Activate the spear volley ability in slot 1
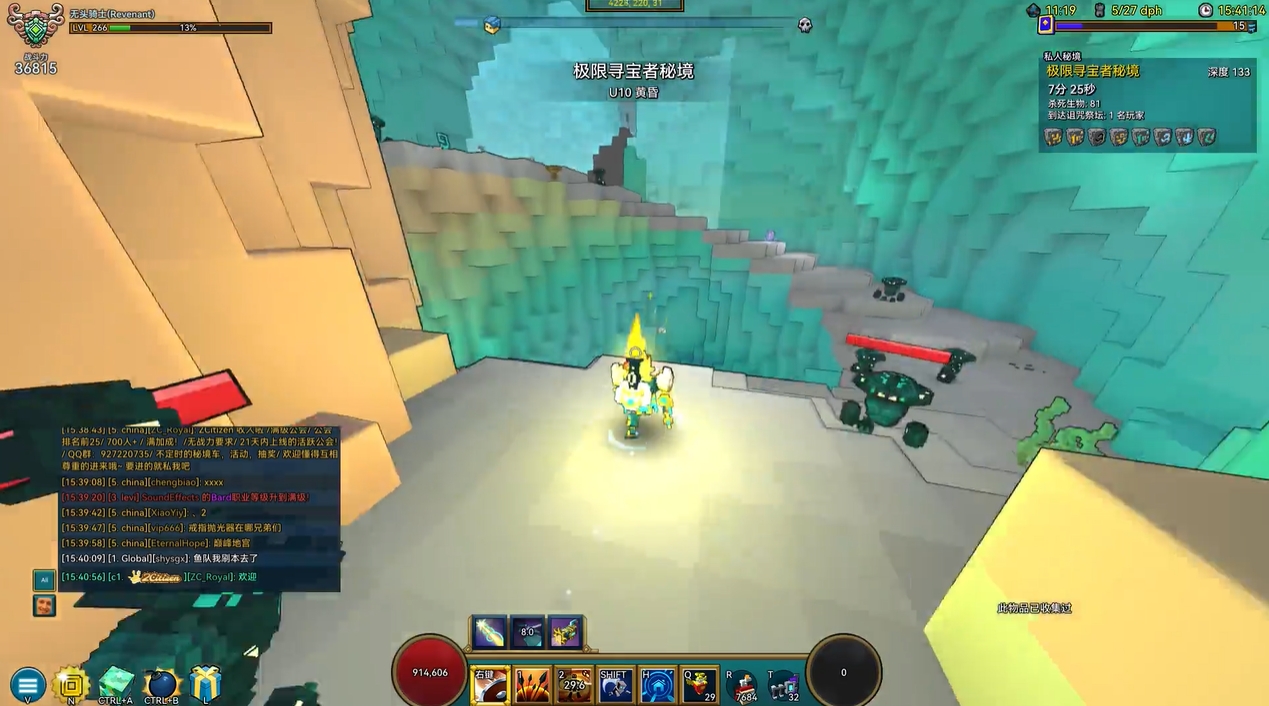 [x=532, y=685]
